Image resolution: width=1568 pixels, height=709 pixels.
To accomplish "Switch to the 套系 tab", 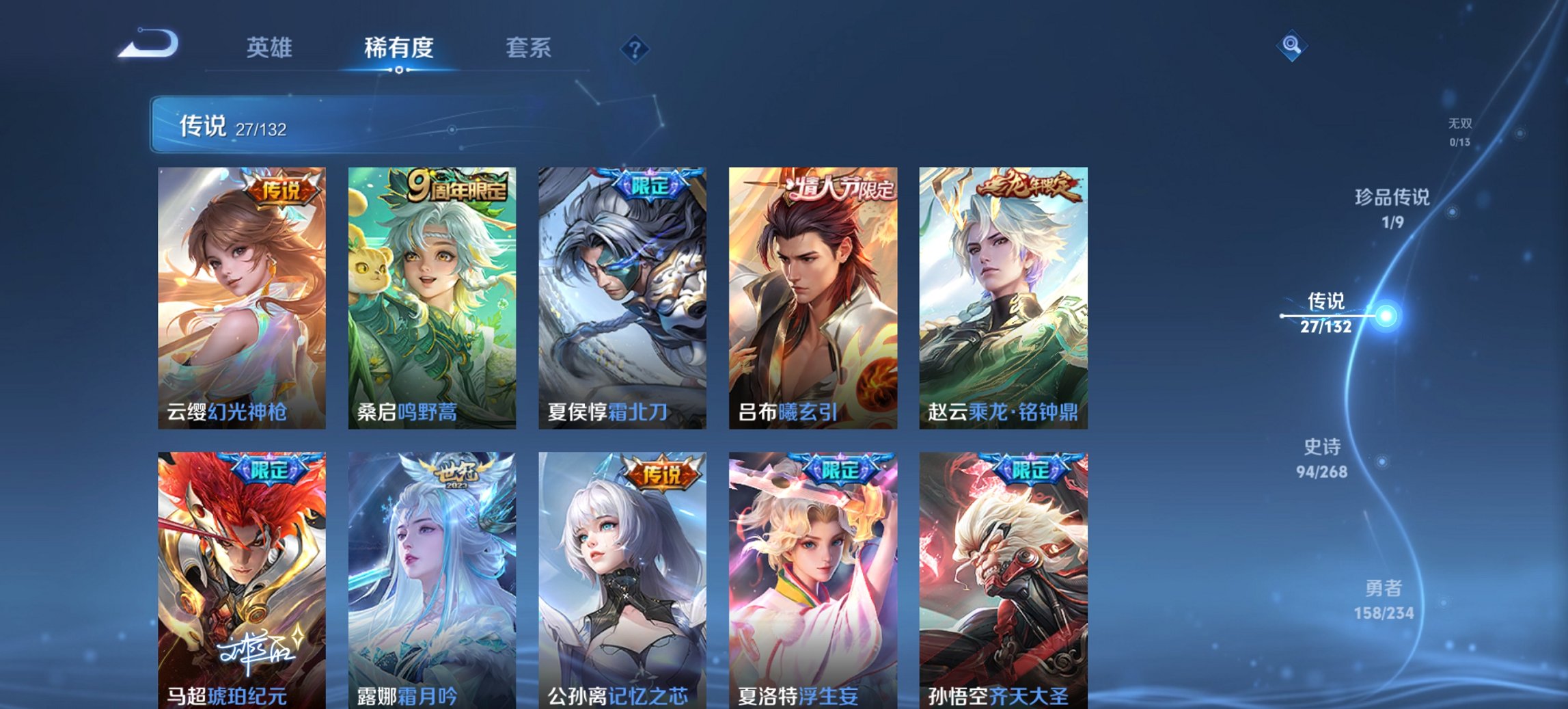I will click(528, 48).
